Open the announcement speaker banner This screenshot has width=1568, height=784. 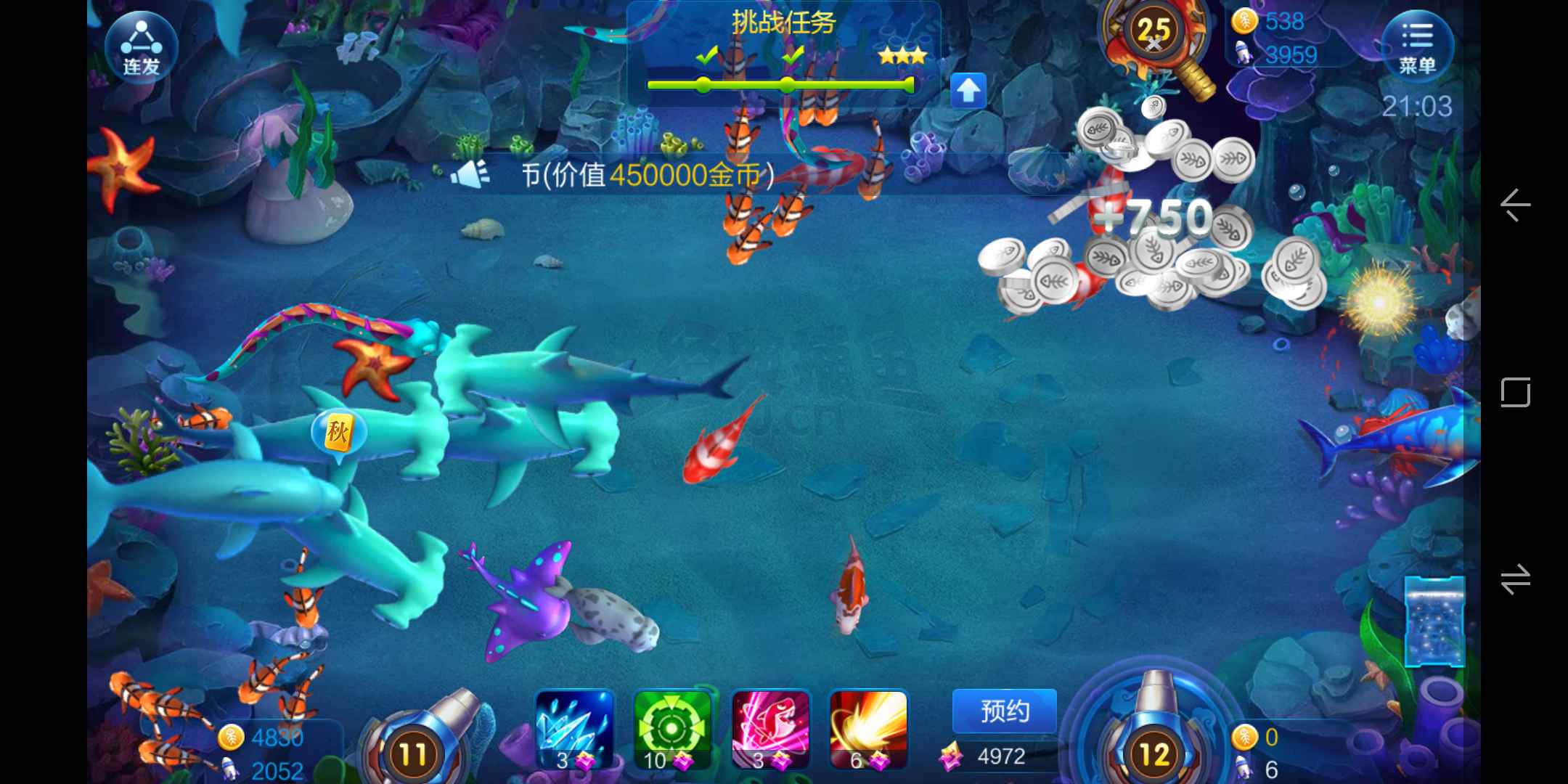point(470,175)
